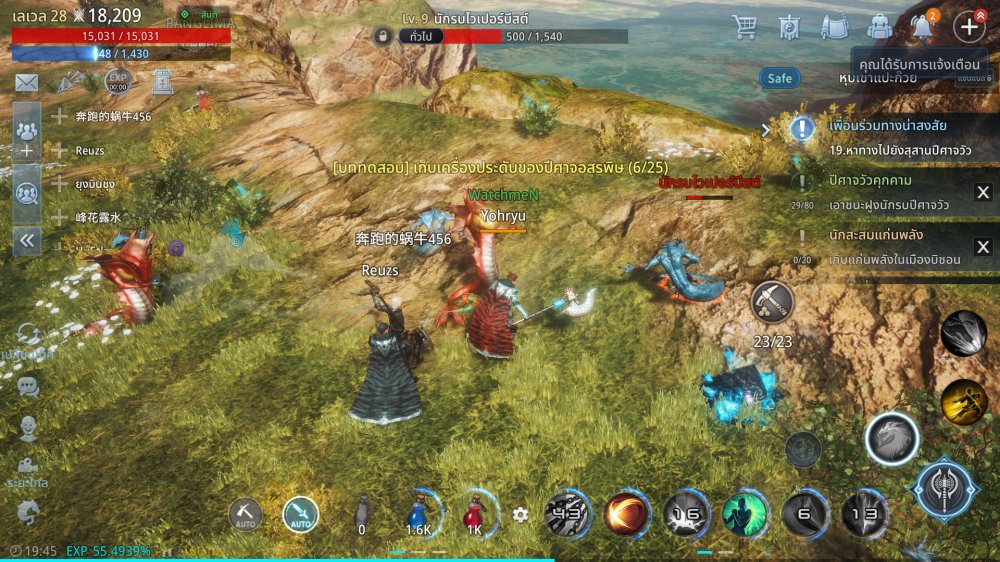Image resolution: width=1000 pixels, height=562 pixels.
Task: Perform the main axe attack
Action: [x=945, y=490]
